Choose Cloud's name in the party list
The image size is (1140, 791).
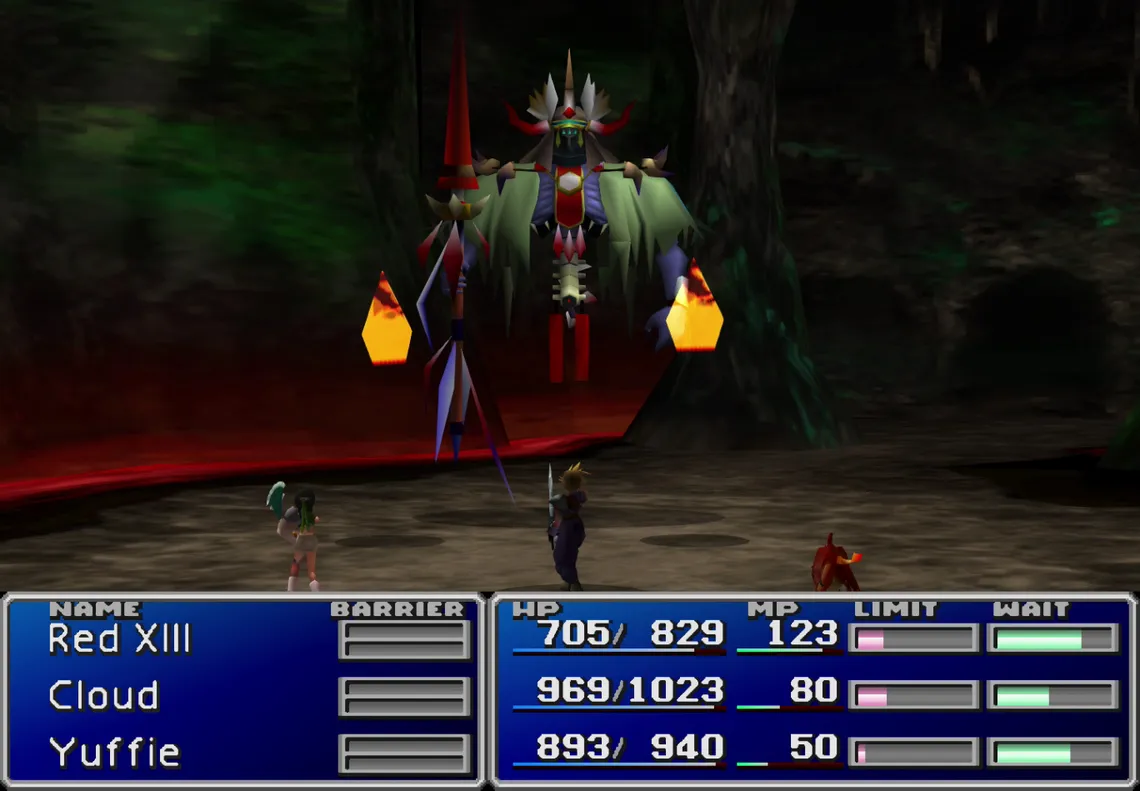(x=104, y=696)
